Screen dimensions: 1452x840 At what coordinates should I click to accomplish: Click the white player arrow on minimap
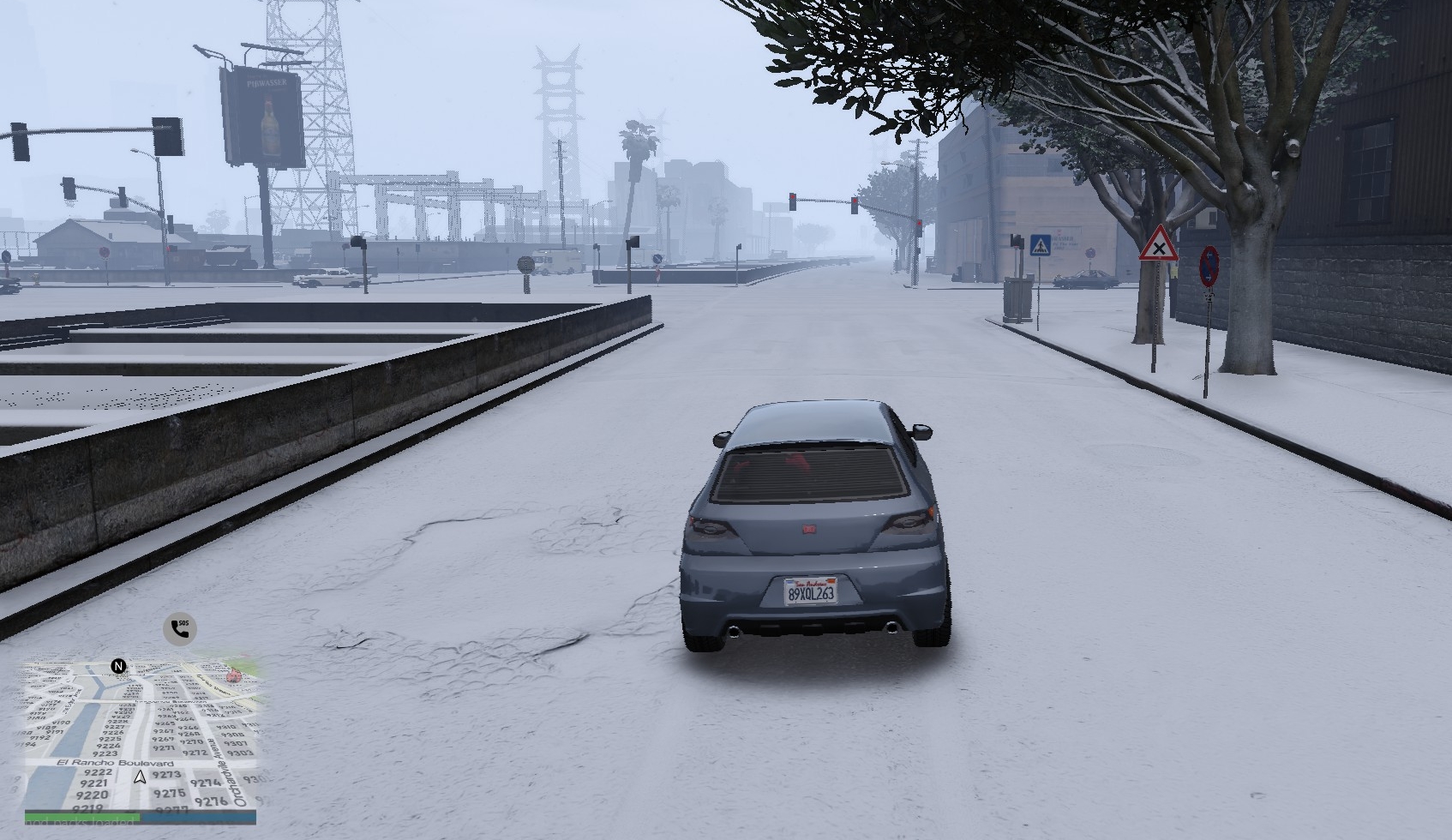(x=140, y=777)
